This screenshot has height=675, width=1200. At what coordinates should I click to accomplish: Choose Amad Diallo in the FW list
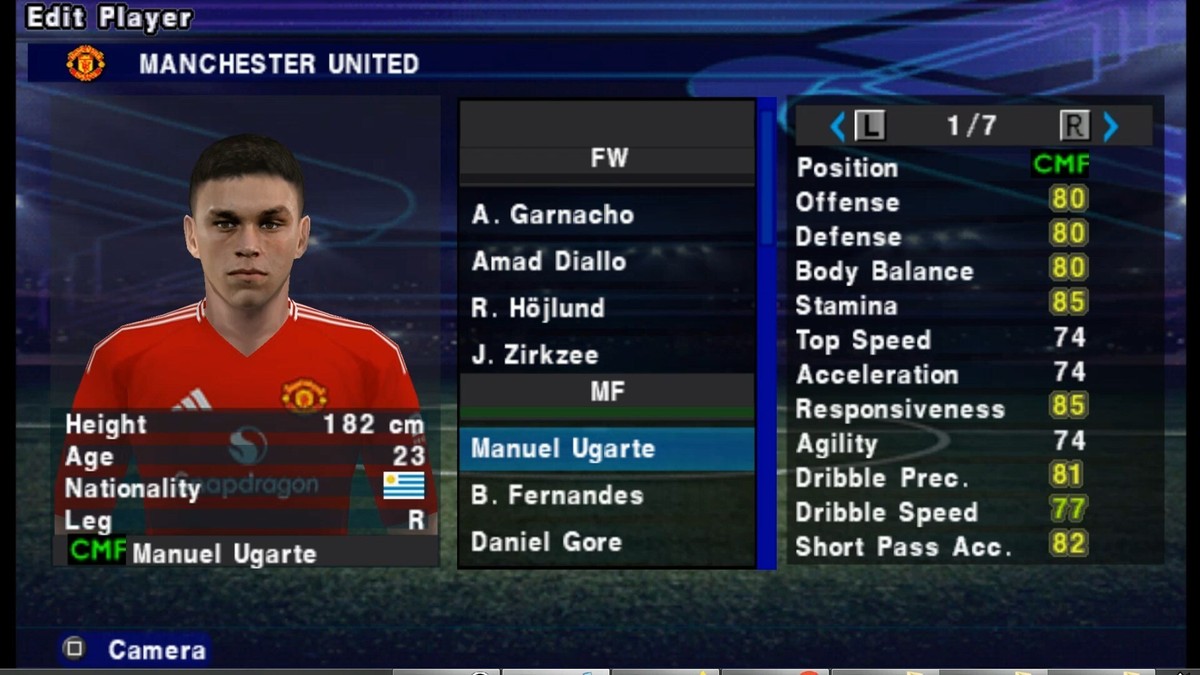pyautogui.click(x=549, y=262)
